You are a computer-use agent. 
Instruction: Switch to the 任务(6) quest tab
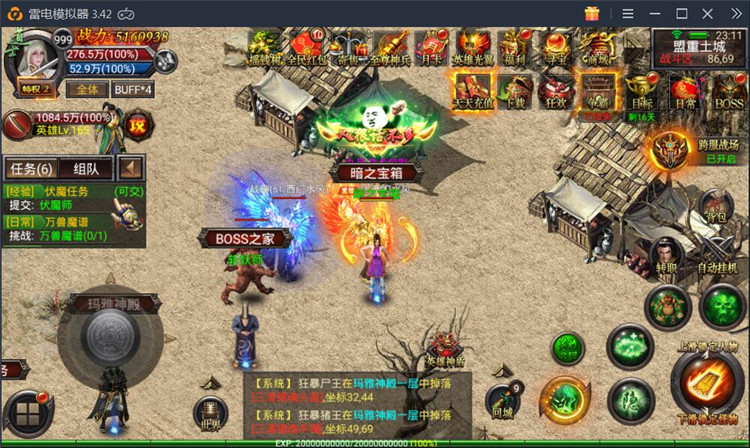[30, 168]
